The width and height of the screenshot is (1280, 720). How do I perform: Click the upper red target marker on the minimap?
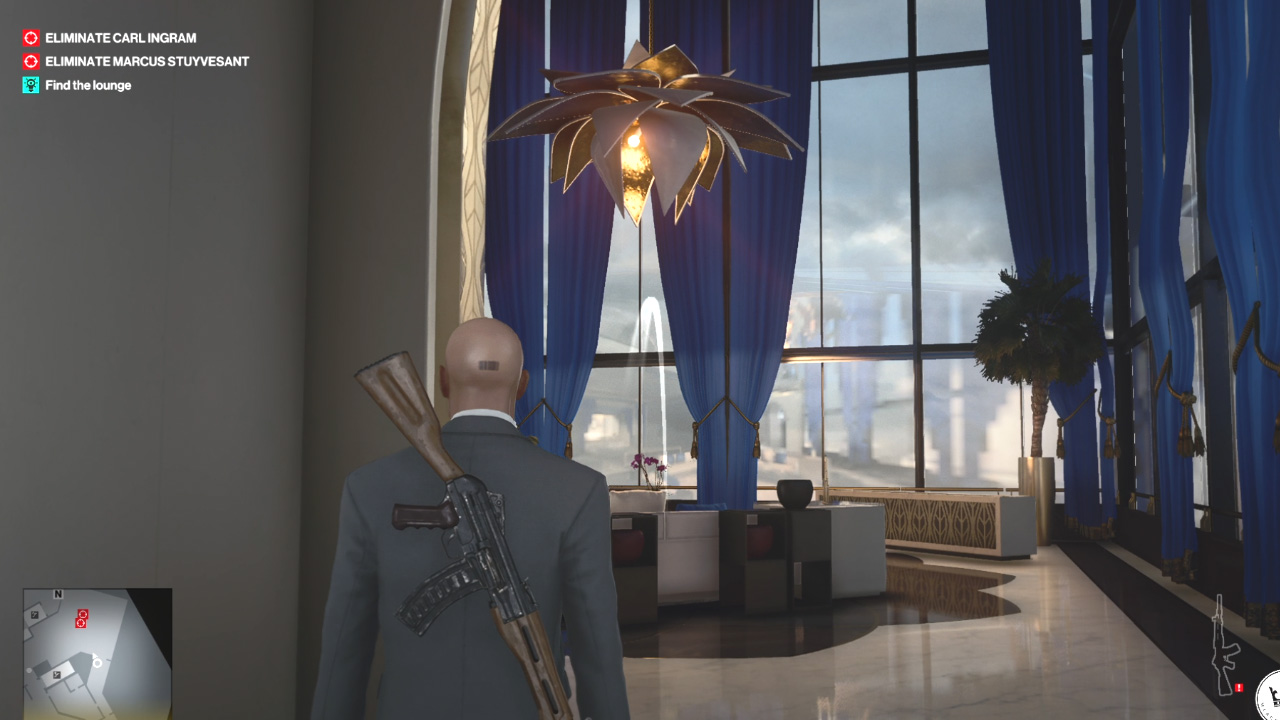(83, 614)
